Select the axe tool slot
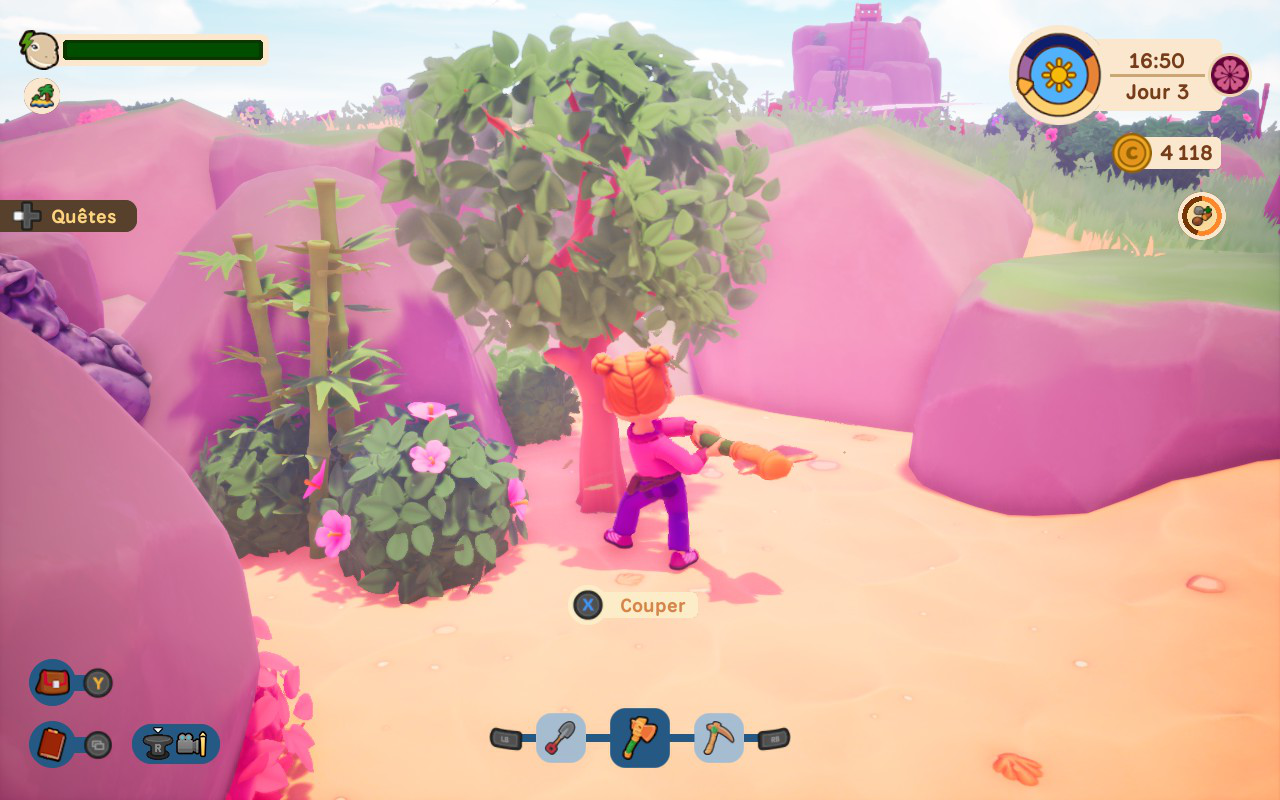The image size is (1280, 800). click(x=640, y=738)
